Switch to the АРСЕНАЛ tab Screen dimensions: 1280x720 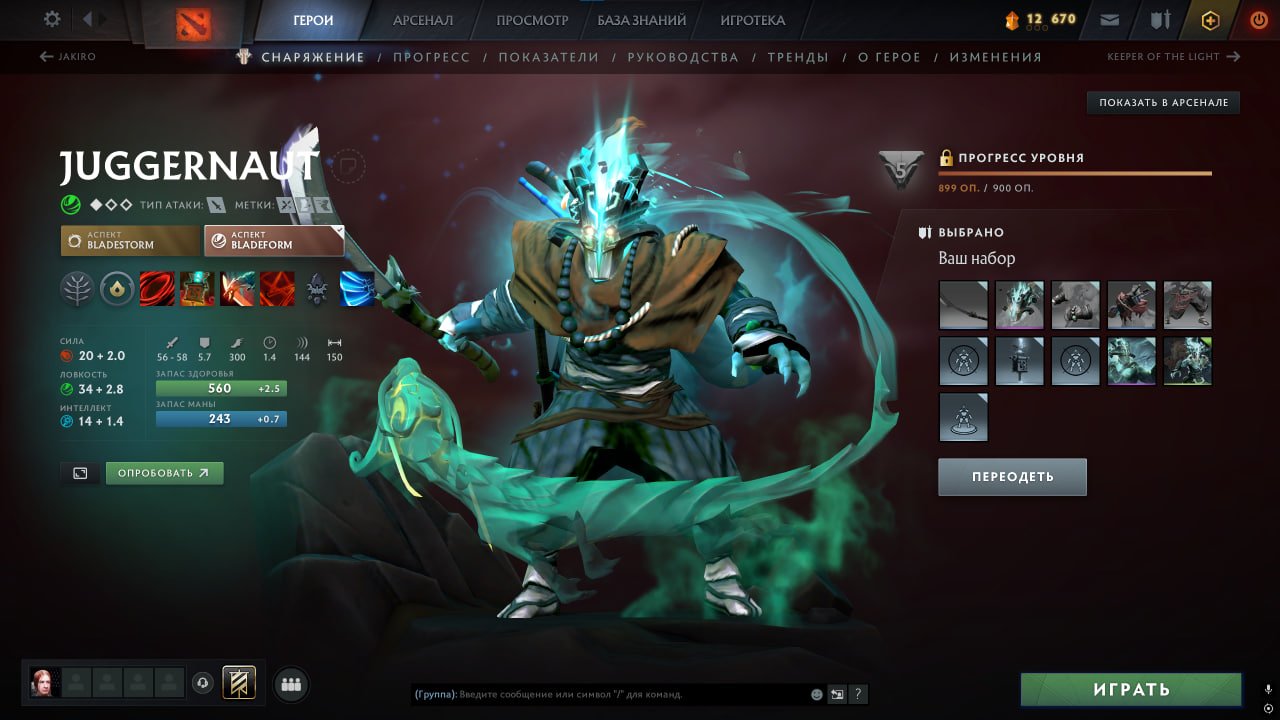423,19
